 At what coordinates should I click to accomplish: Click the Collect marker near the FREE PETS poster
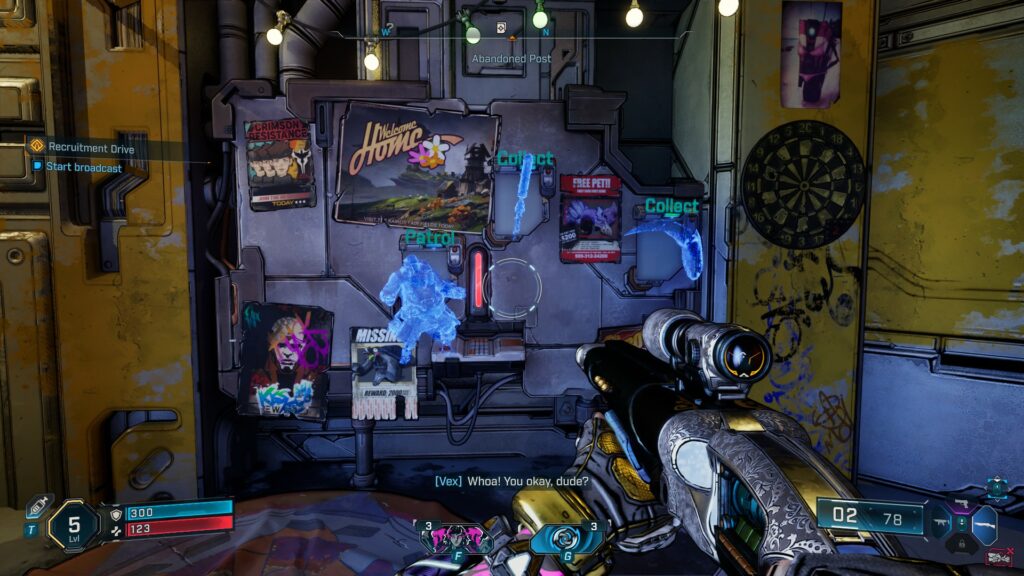click(x=671, y=207)
